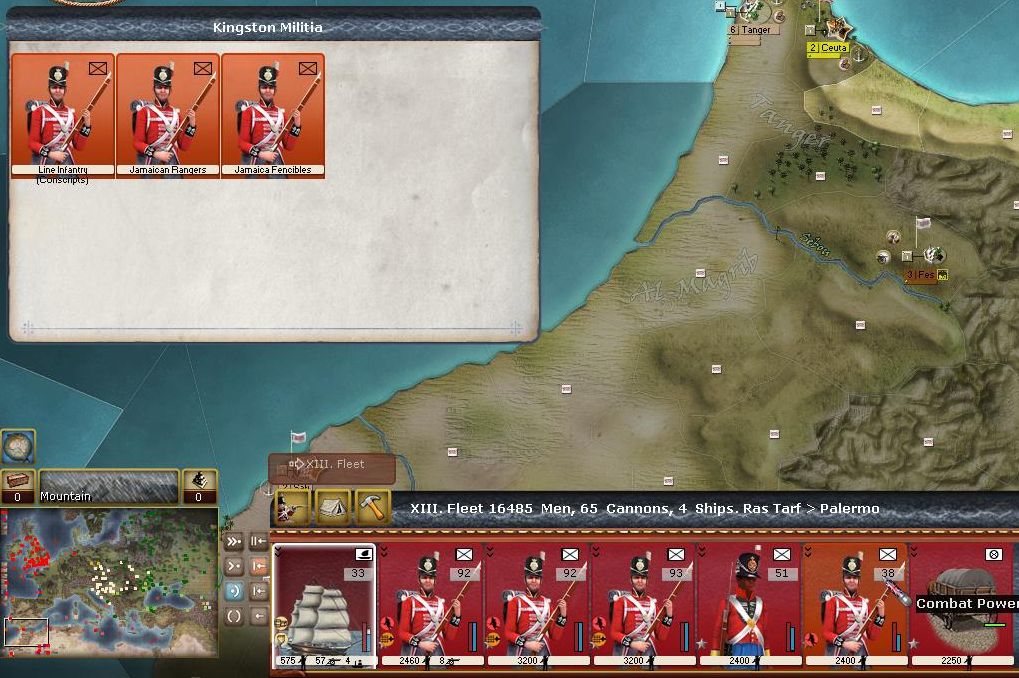Viewport: 1019px width, 678px height.
Task: Open the globe map icon above the minimap
Action: [17, 446]
